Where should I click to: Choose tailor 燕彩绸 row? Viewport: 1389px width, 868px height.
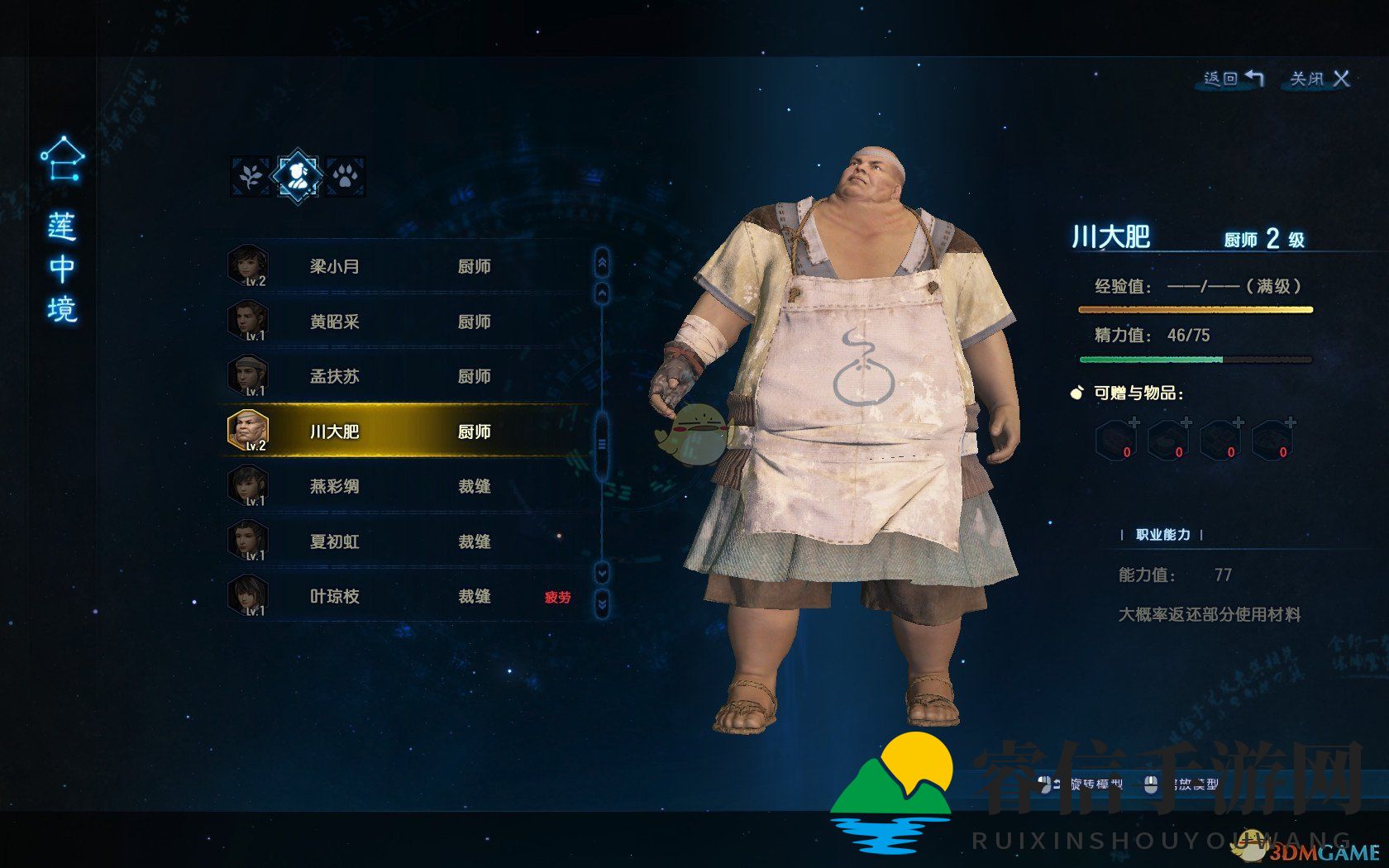tap(405, 486)
